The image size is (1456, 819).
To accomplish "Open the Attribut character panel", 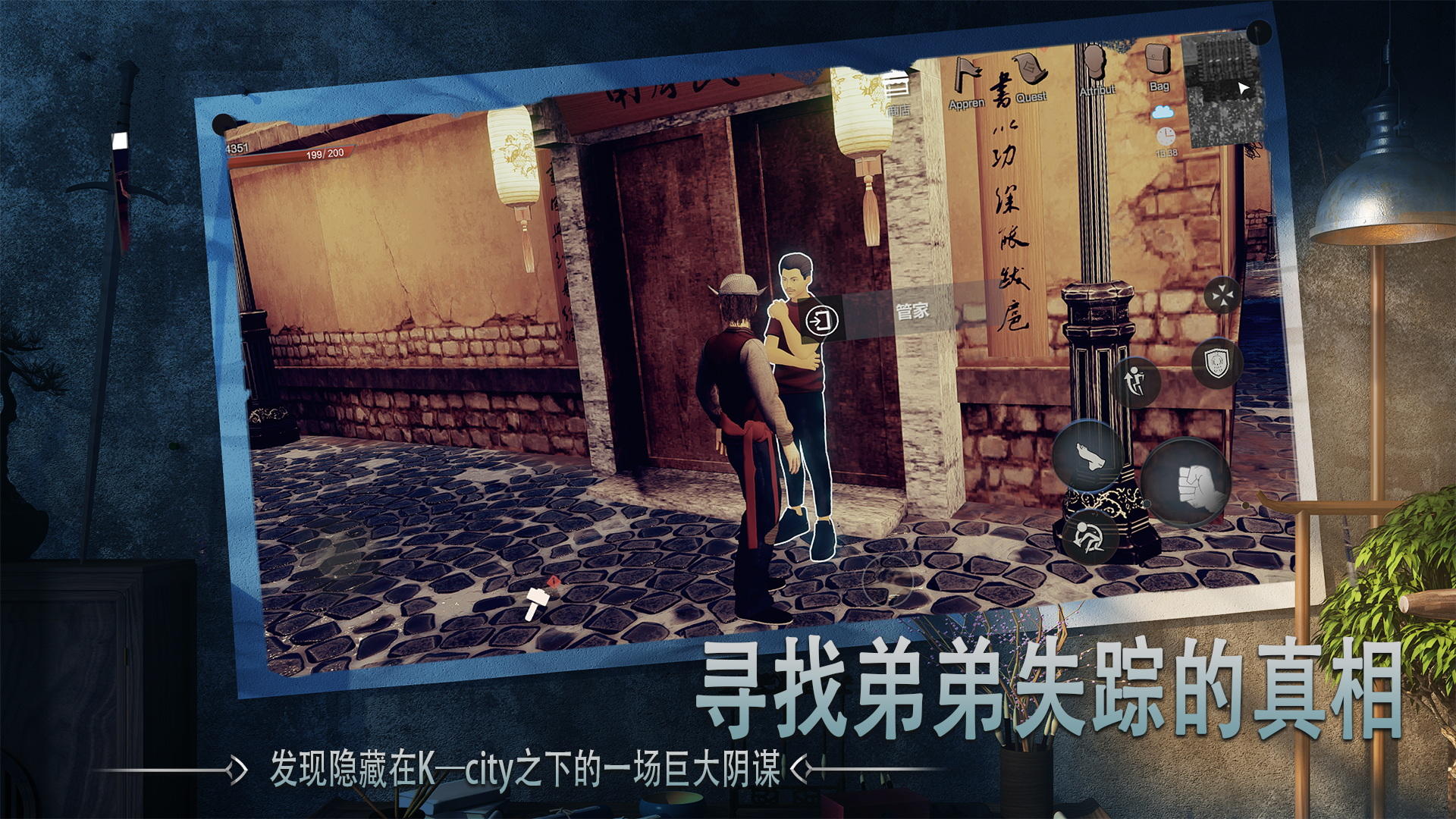I will (1095, 61).
